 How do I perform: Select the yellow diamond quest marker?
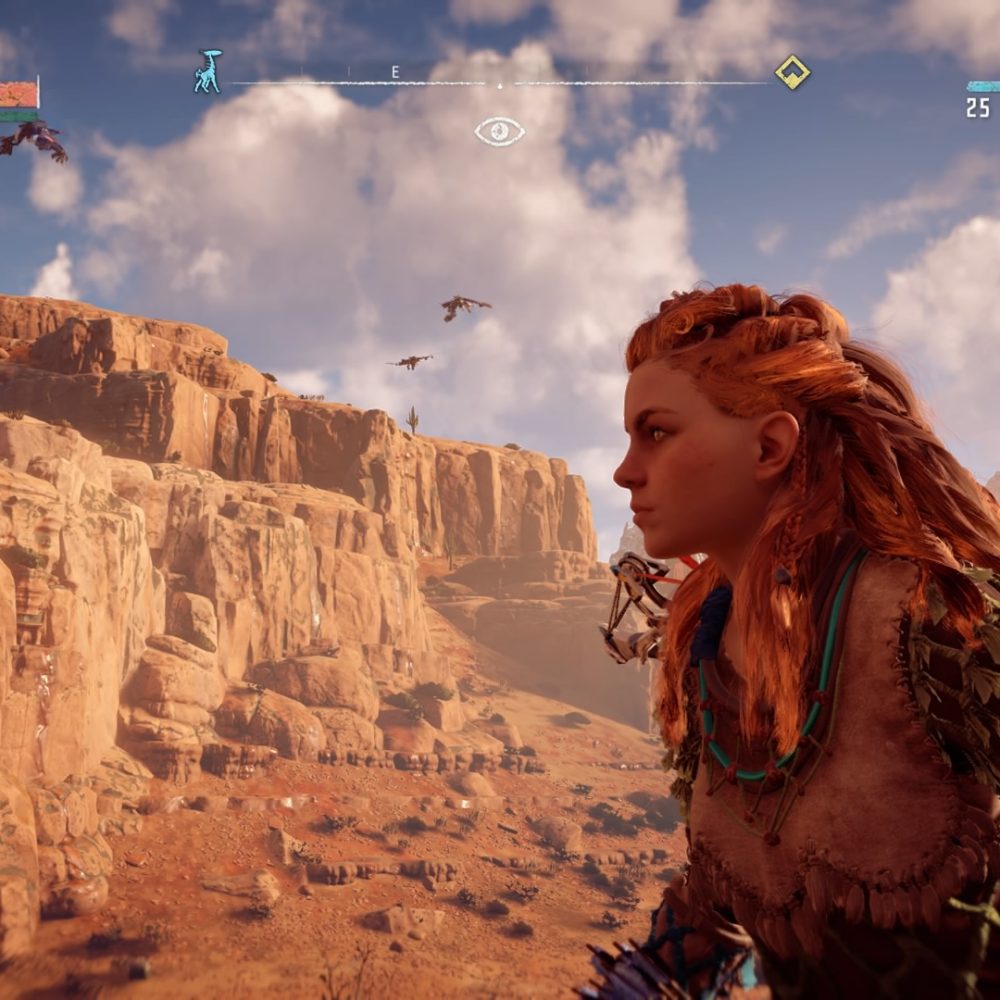pyautogui.click(x=792, y=72)
